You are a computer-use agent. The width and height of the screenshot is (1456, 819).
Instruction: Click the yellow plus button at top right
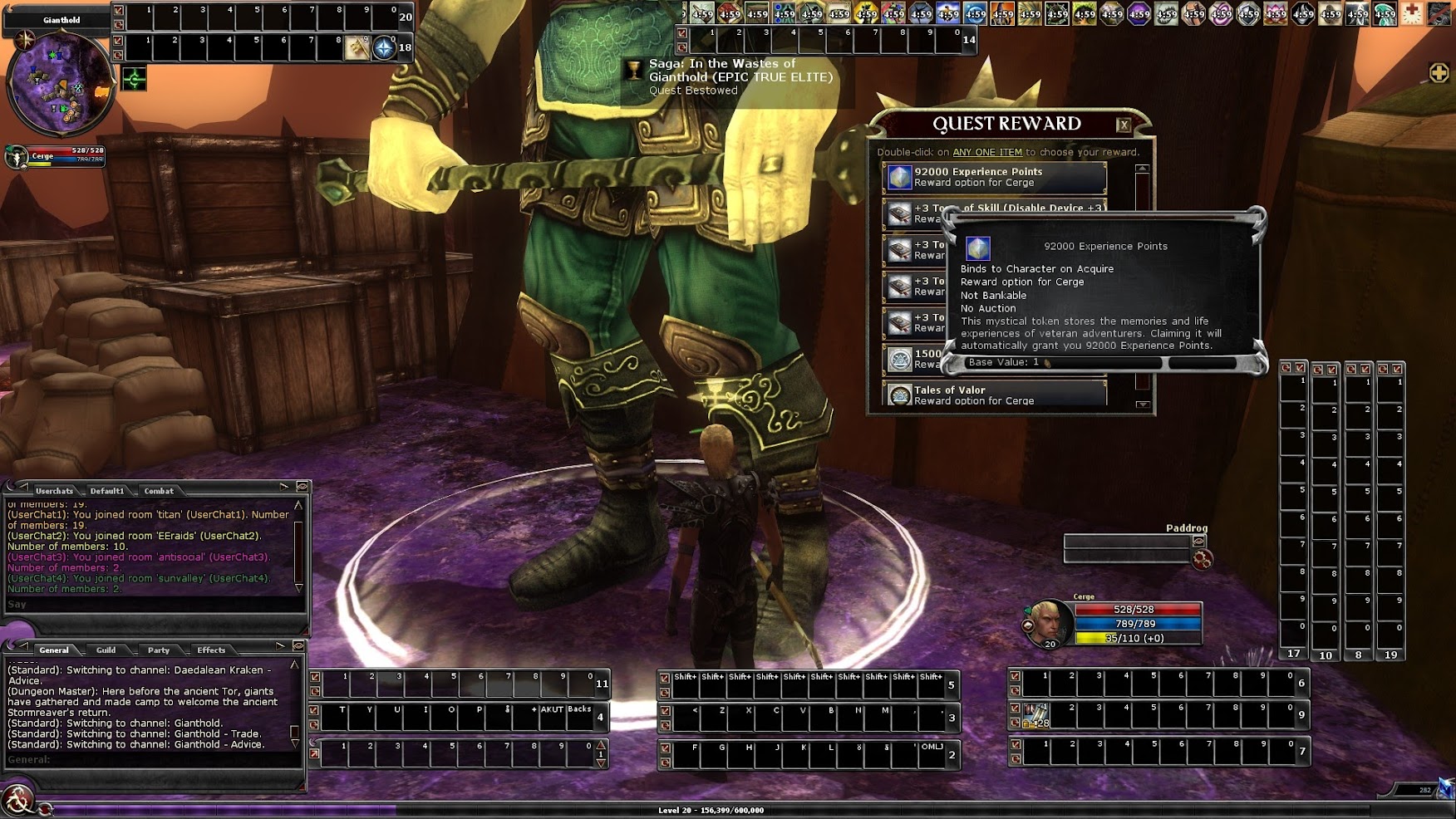coord(1439,73)
